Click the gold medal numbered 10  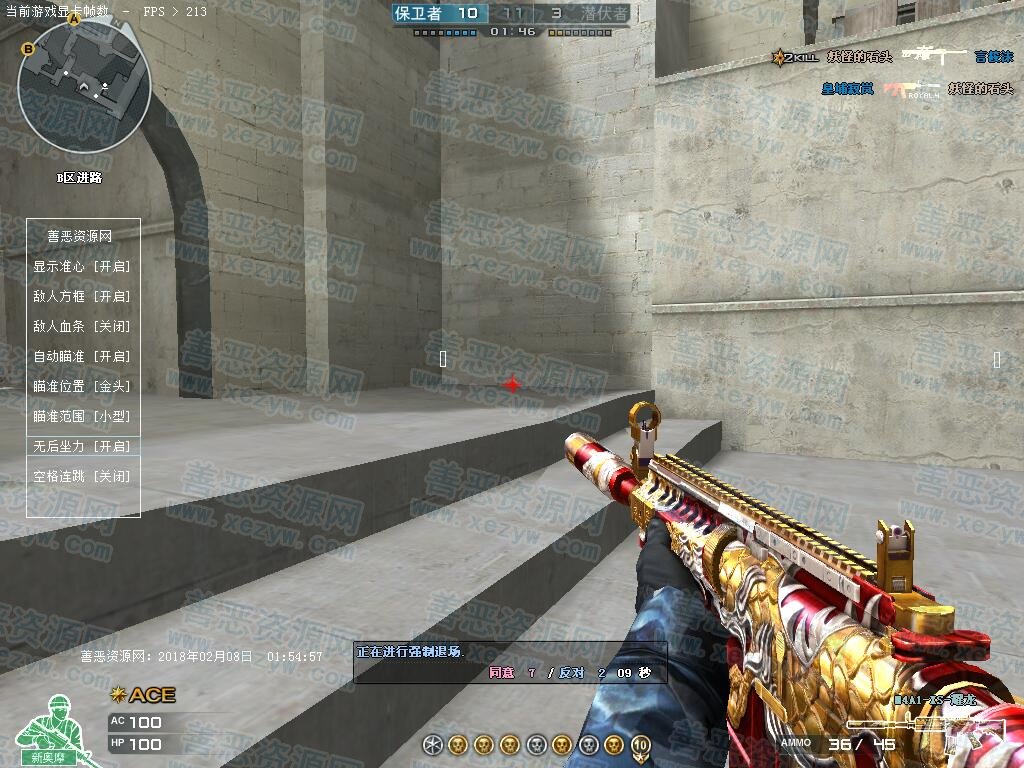[x=640, y=745]
